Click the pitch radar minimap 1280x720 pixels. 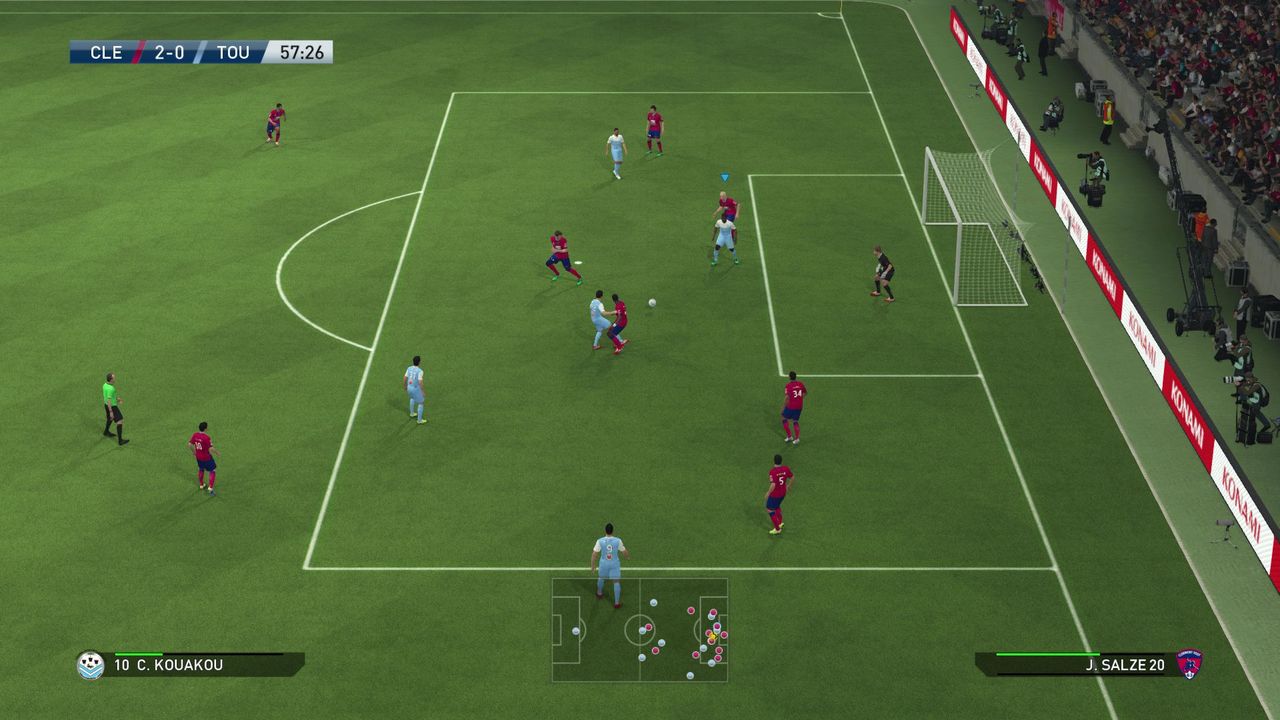coord(640,630)
